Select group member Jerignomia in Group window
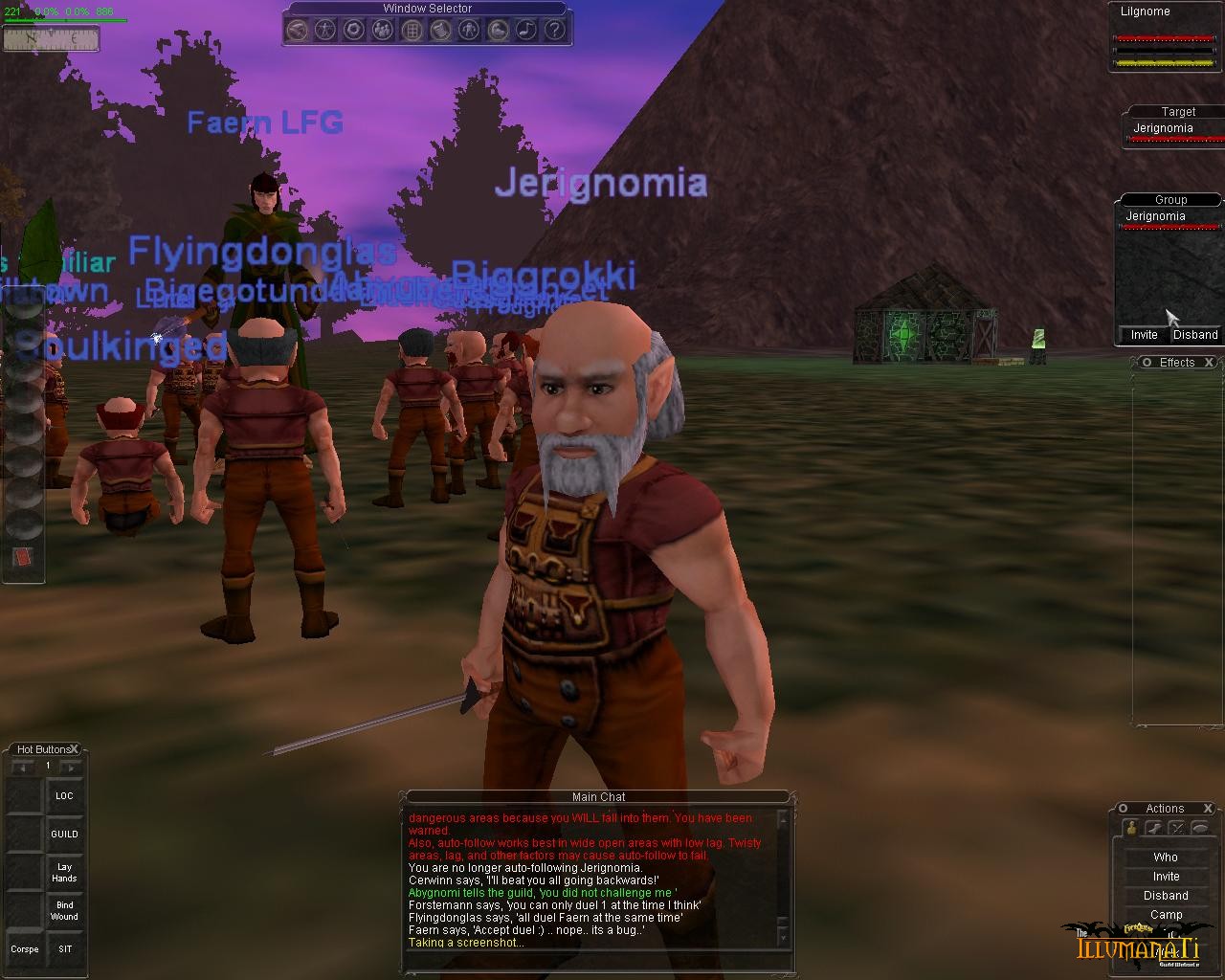Screen dimensions: 1225x980 (x=1155, y=216)
